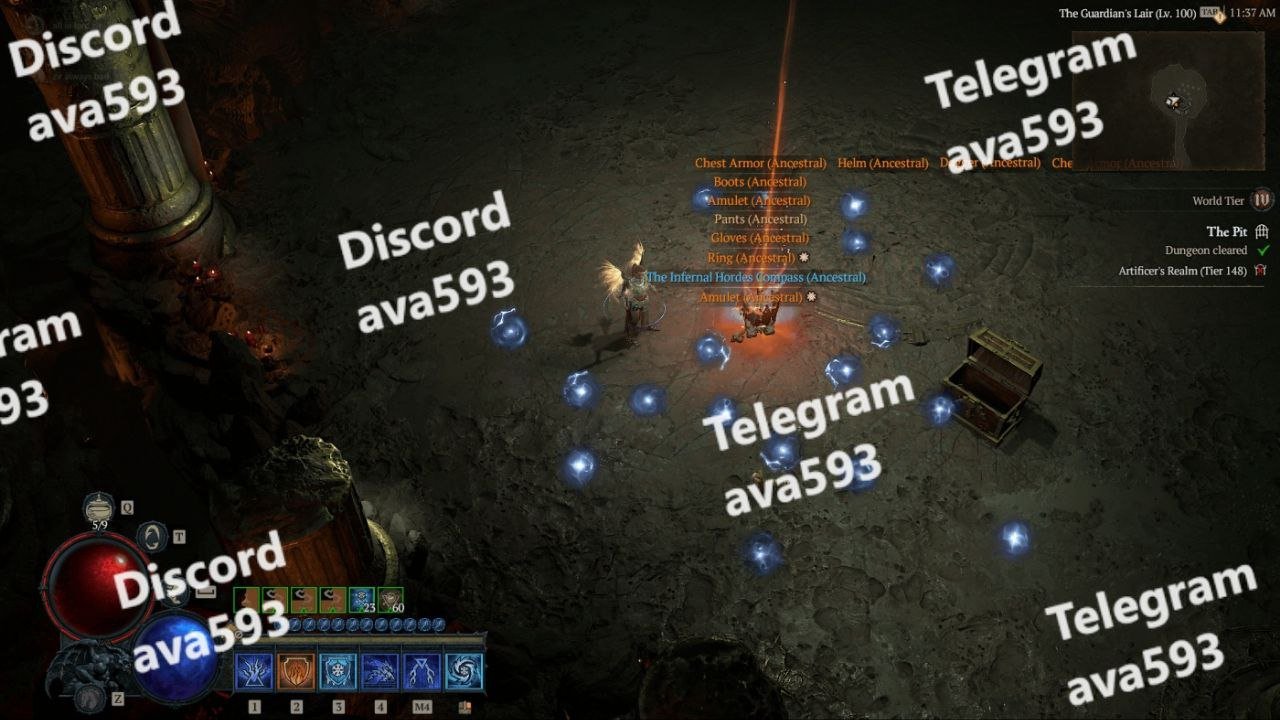
Task: Activate the icy swirl skill icon
Action: (464, 672)
